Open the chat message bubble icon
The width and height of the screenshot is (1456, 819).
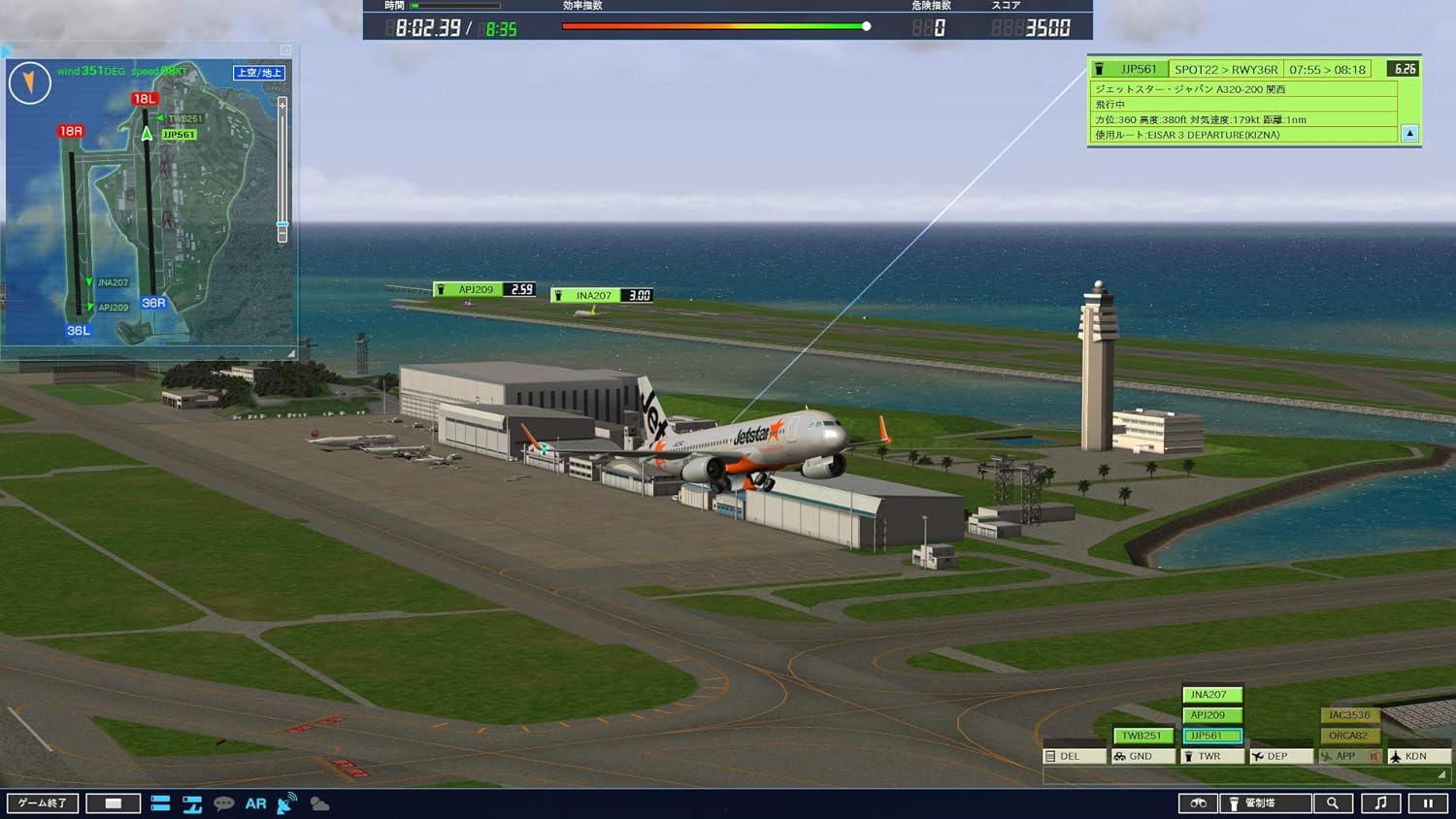pos(224,803)
